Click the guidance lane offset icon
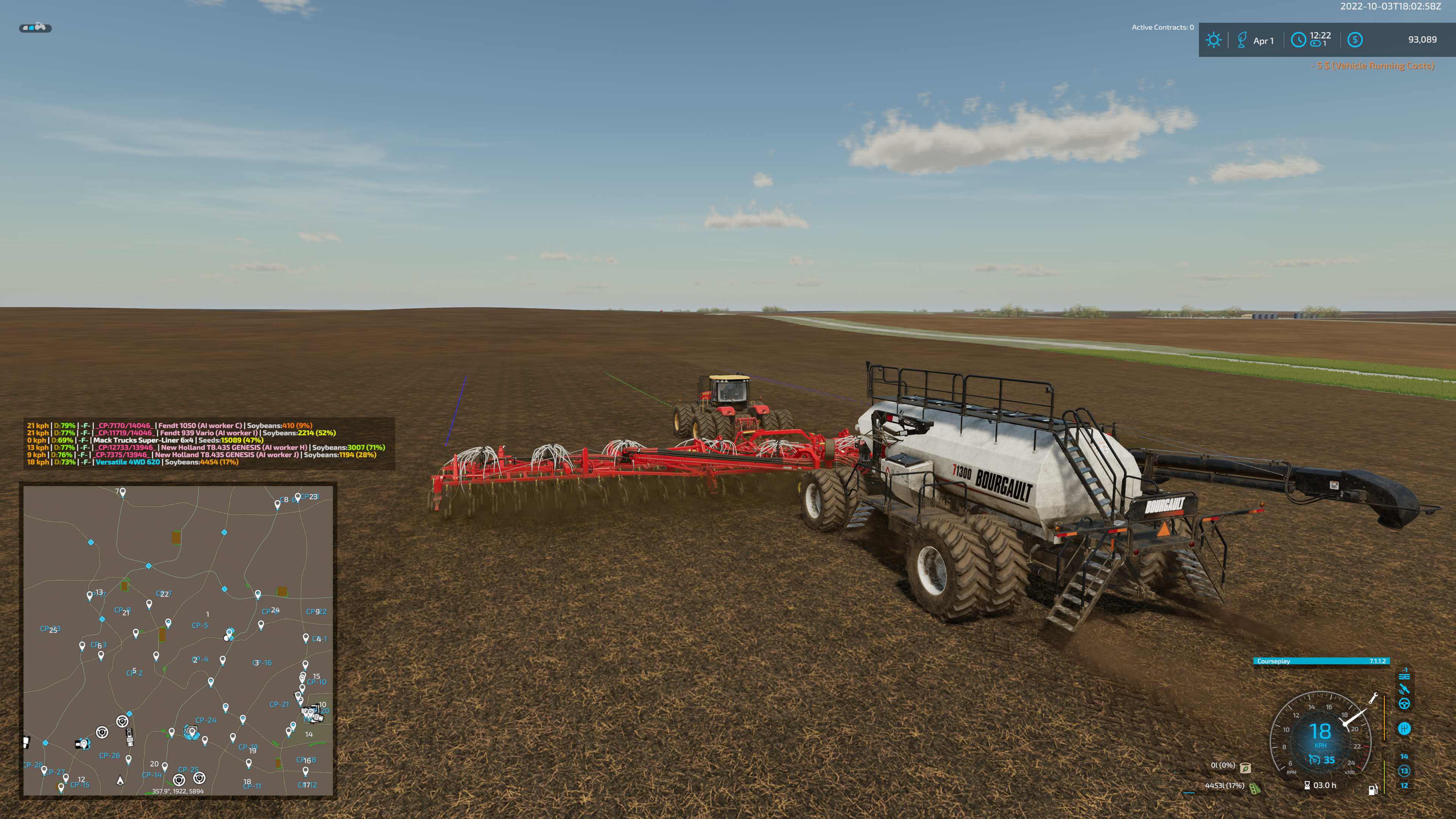The height and width of the screenshot is (819, 1456). pyautogui.click(x=1404, y=675)
